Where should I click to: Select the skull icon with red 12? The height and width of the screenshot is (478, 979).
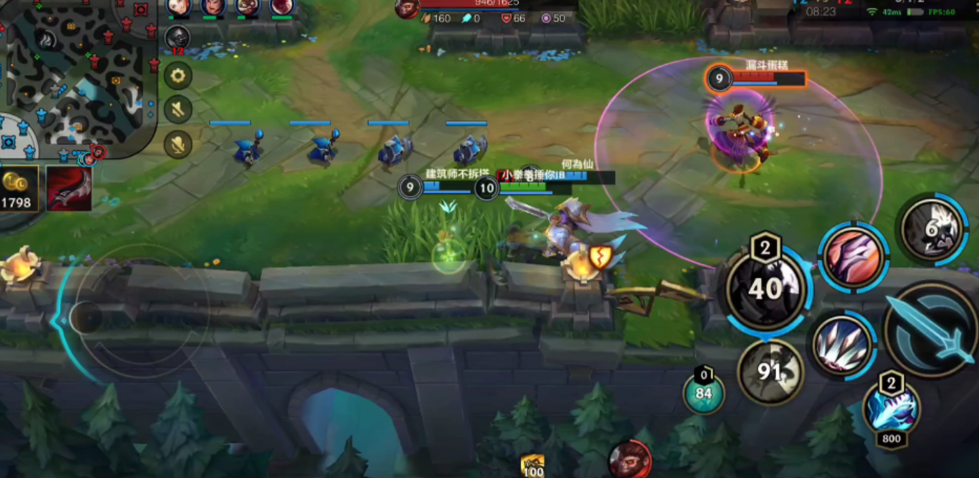click(177, 40)
